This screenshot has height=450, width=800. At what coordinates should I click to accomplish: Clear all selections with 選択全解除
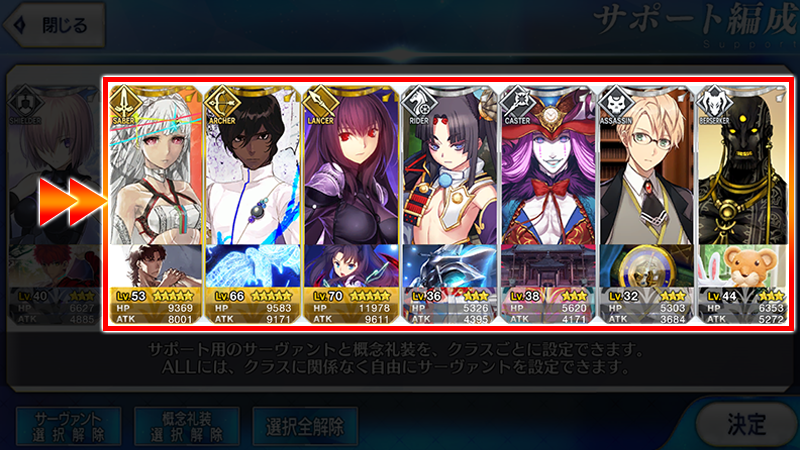tap(305, 426)
